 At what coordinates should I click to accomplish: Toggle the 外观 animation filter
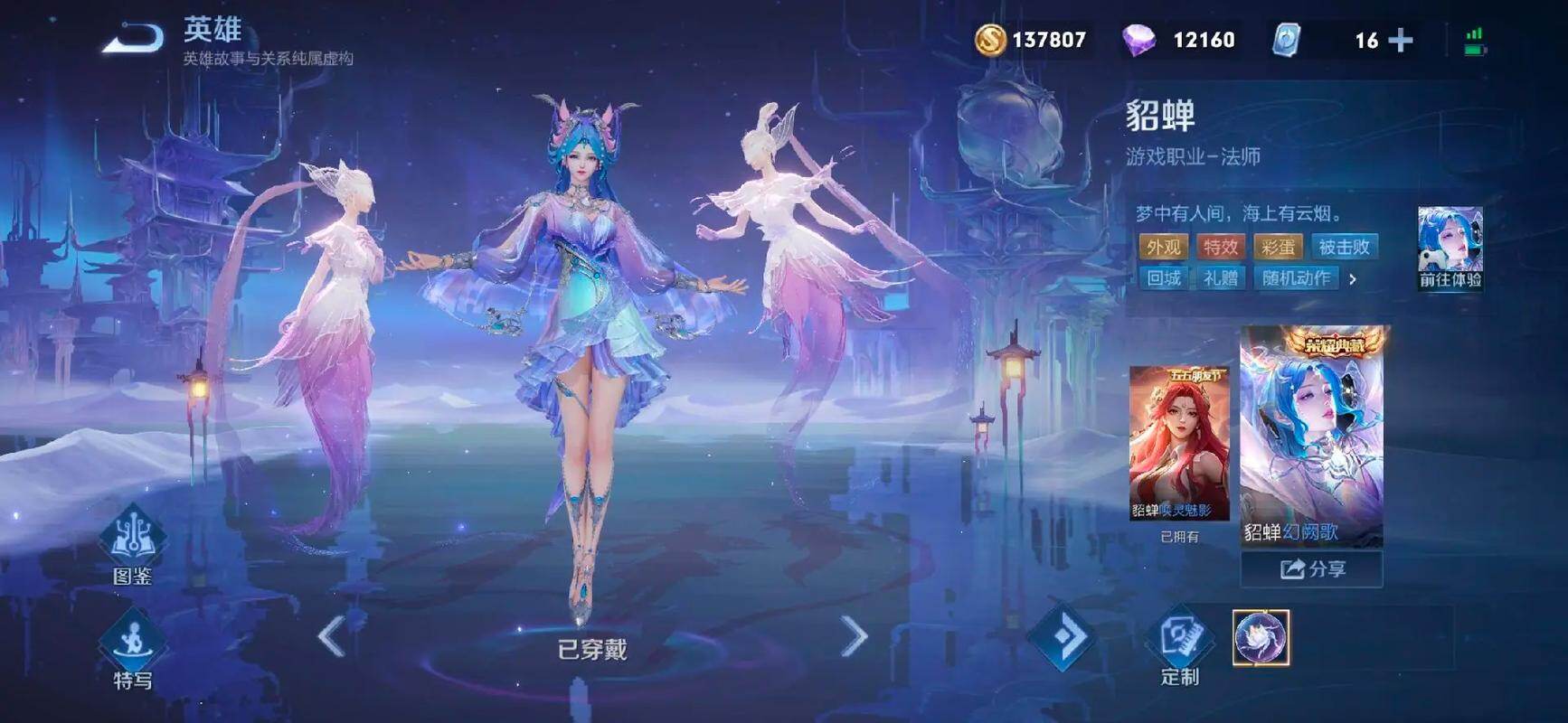pyautogui.click(x=1163, y=245)
